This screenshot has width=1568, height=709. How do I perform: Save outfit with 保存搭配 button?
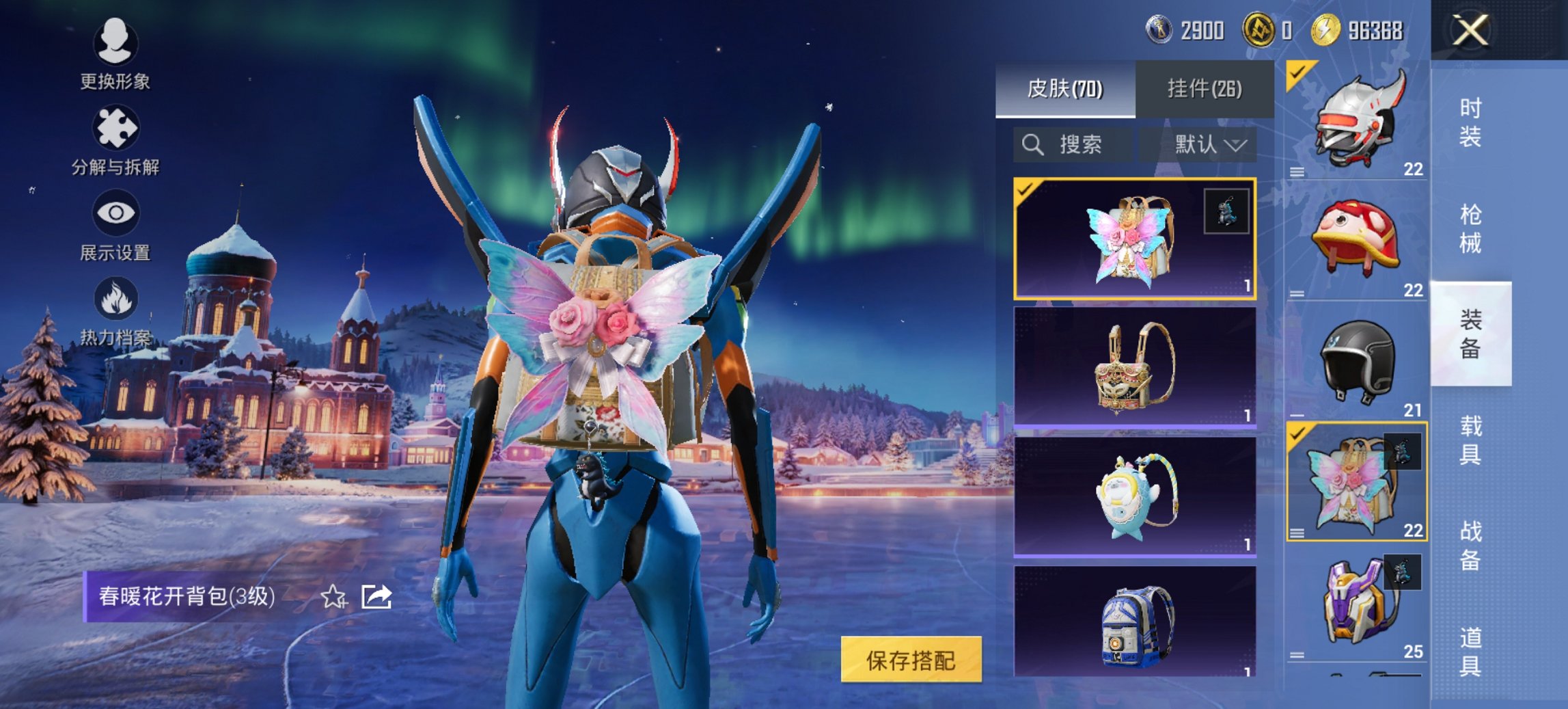pyautogui.click(x=911, y=660)
